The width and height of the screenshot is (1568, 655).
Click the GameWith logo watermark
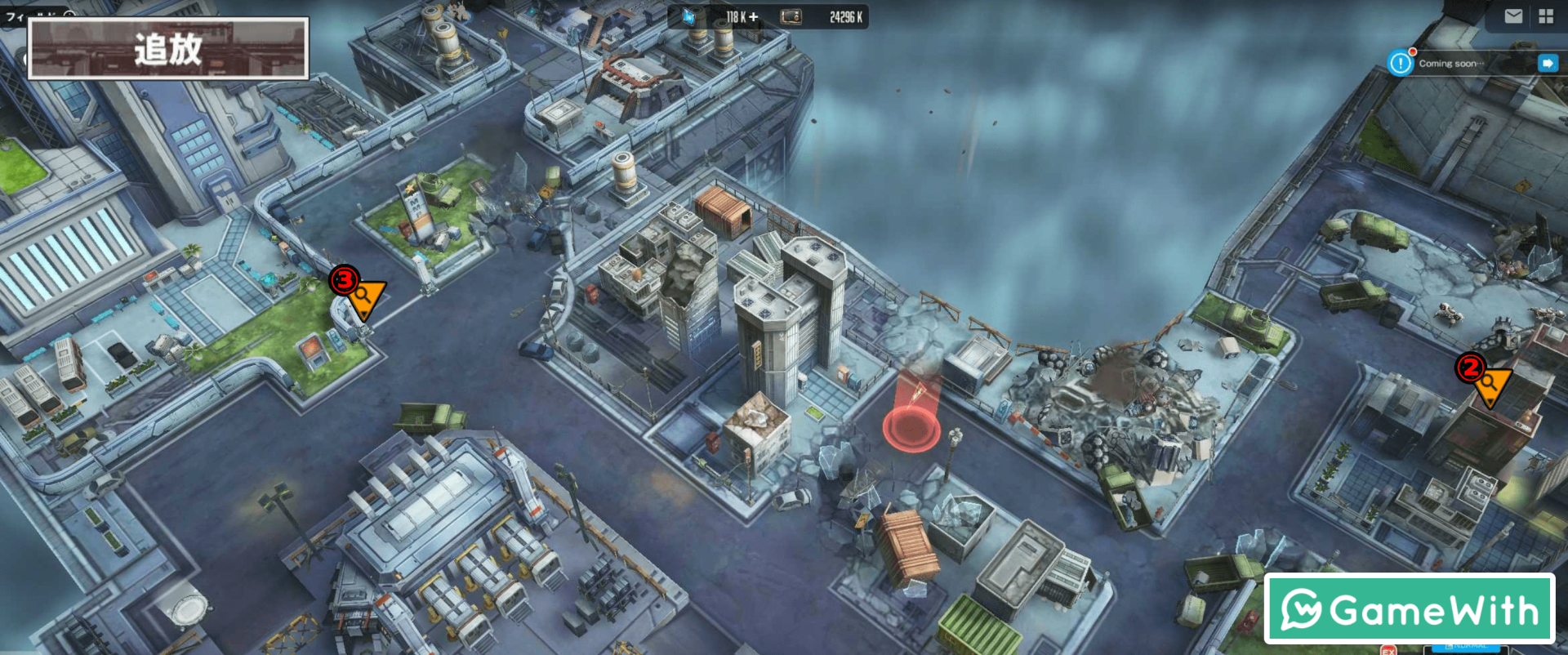pyautogui.click(x=1410, y=609)
